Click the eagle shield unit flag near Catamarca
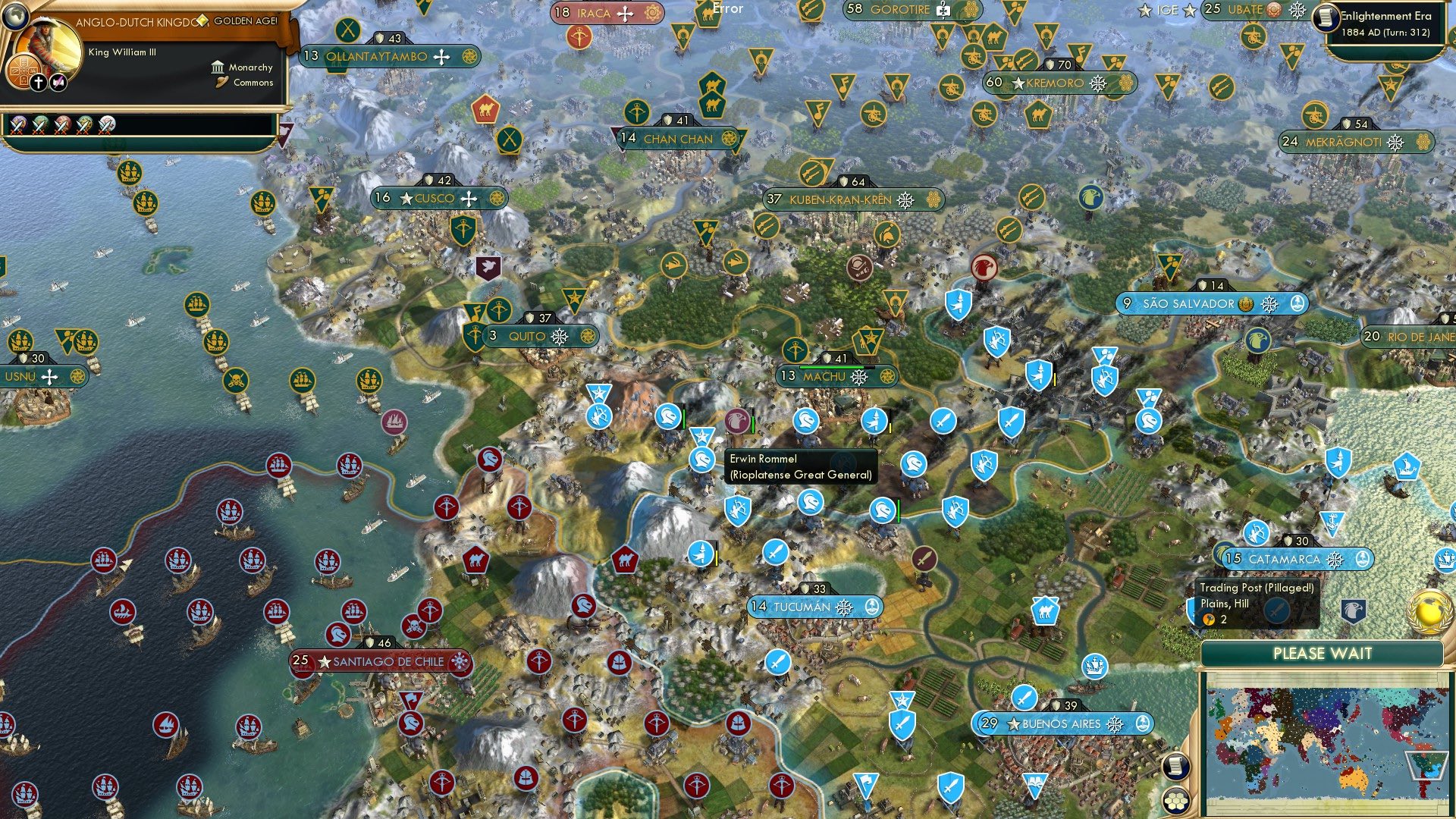This screenshot has width=1456, height=819. (1352, 610)
